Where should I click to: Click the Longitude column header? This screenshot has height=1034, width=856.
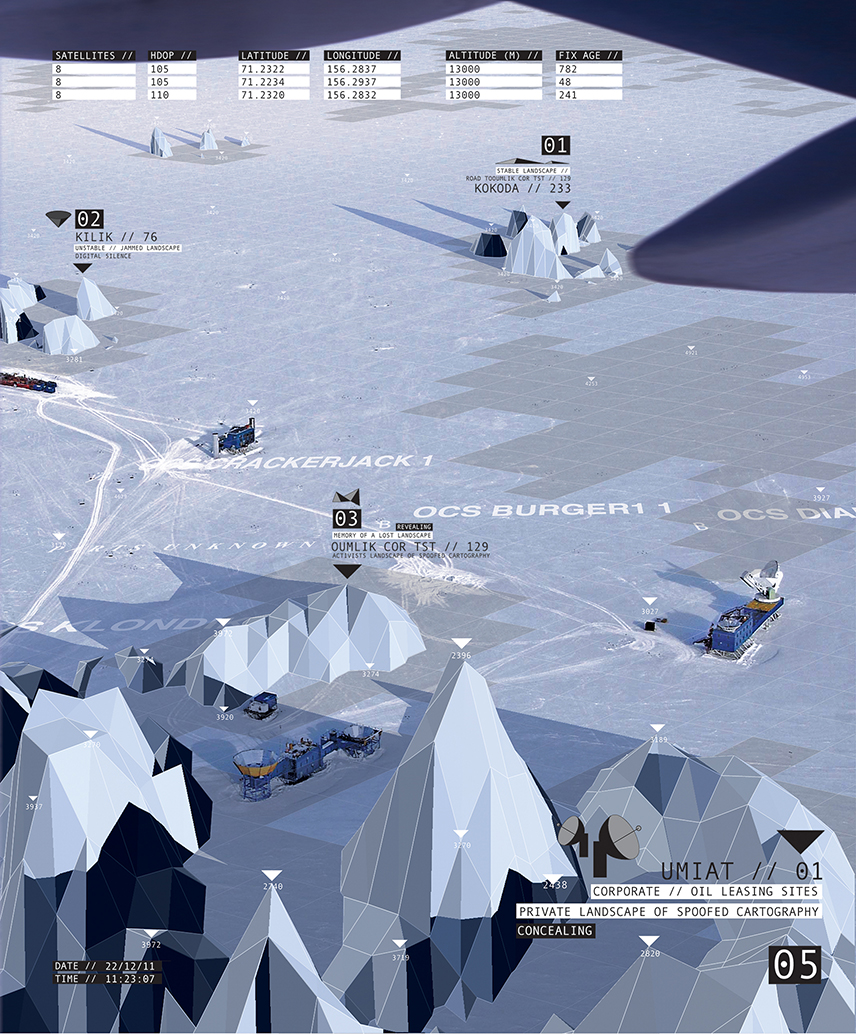pos(362,56)
